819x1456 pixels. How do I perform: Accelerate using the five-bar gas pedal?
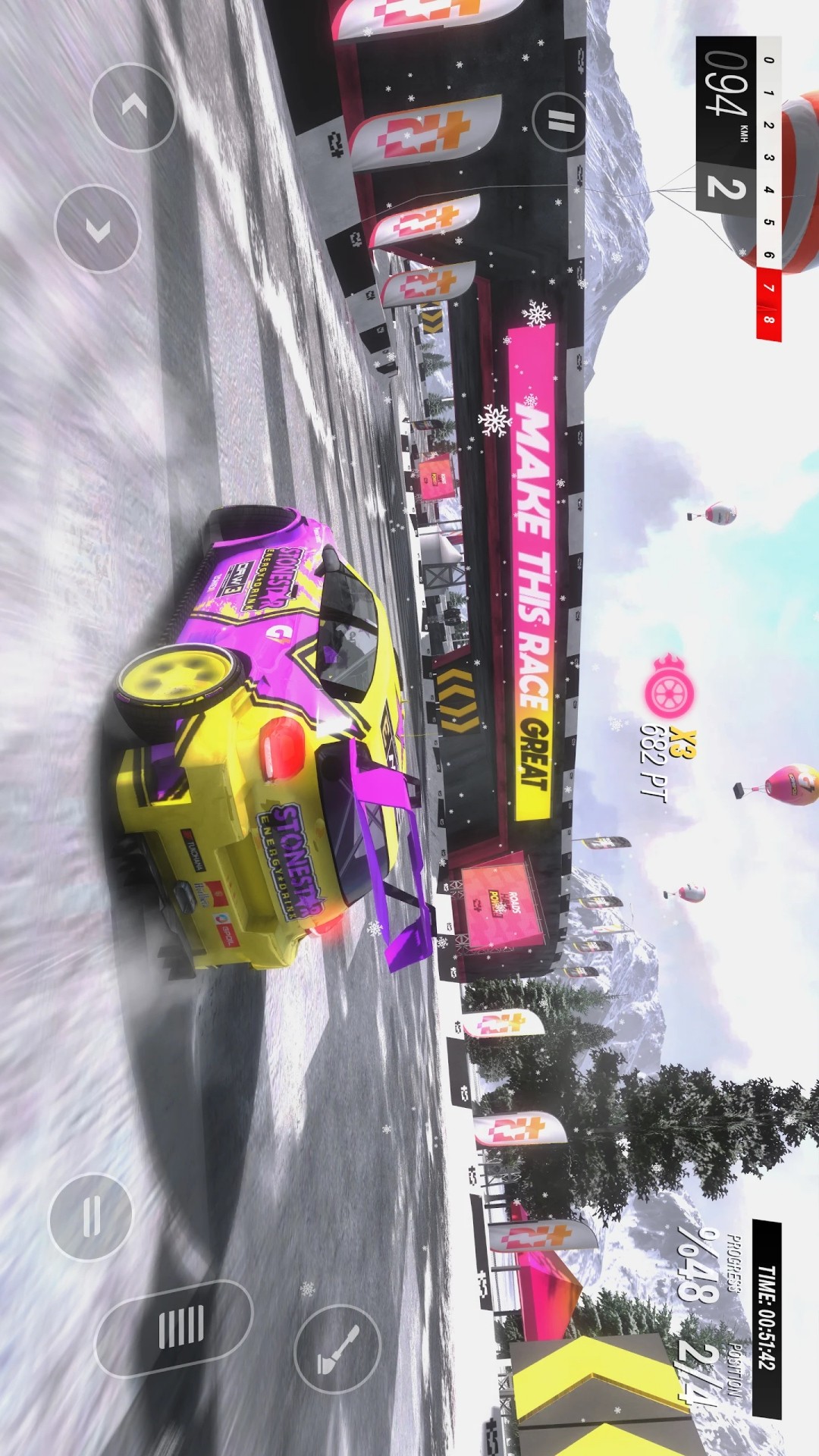point(174,1328)
